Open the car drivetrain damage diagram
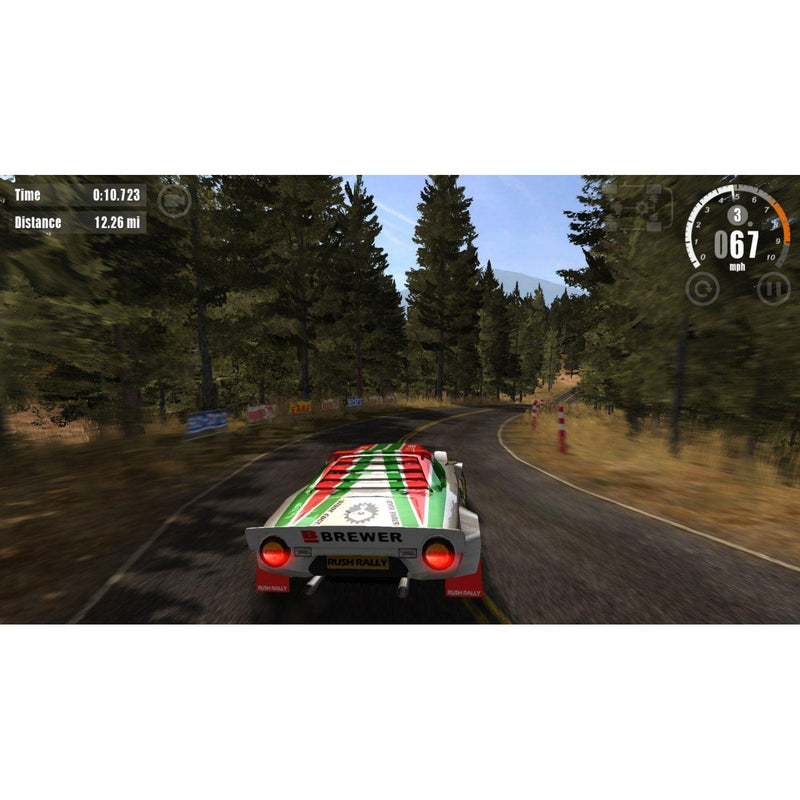This screenshot has width=800, height=800. [637, 208]
